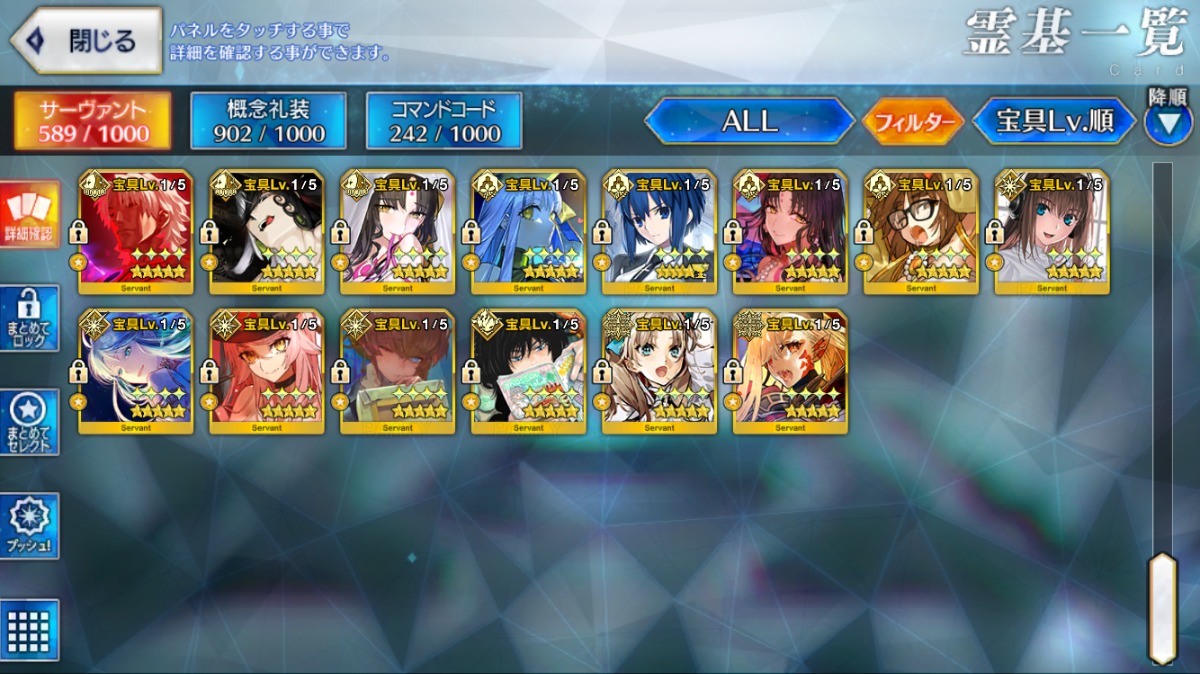Pick the blonde servant with red face markings
Image resolution: width=1200 pixels, height=674 pixels.
pos(790,371)
